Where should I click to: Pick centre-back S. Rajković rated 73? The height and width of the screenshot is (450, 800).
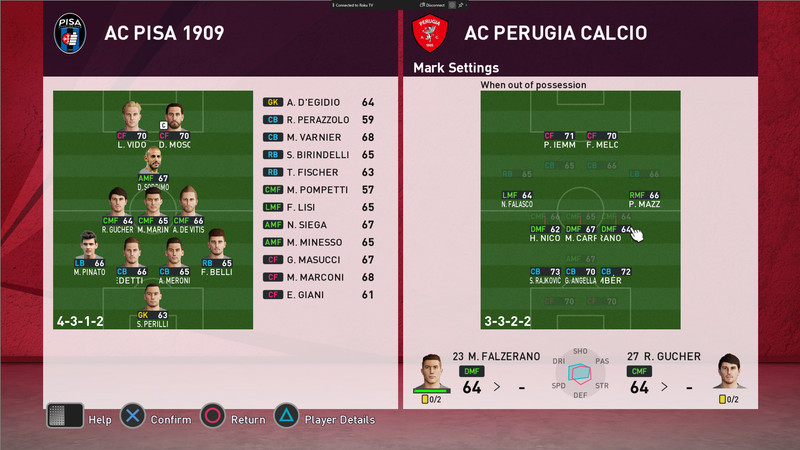point(545,276)
